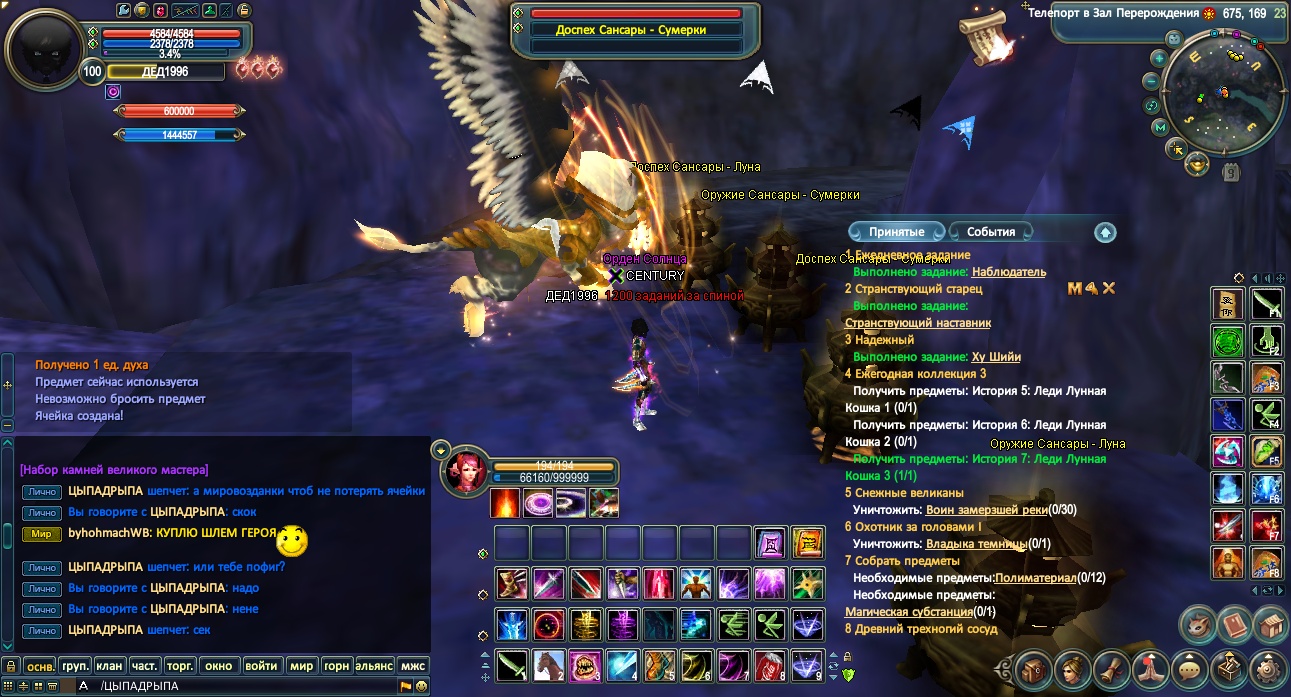Open the praying hands social menu
Viewport: 1291px width, 697px height.
tap(1149, 668)
